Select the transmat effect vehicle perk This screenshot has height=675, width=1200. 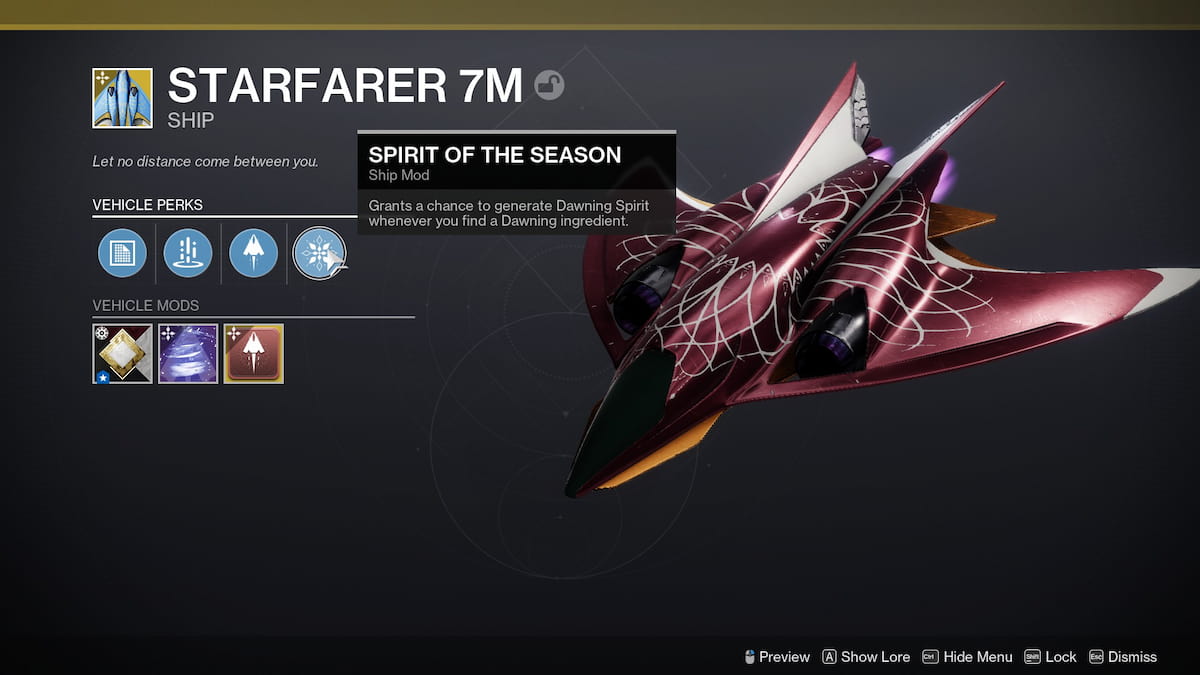tap(188, 253)
